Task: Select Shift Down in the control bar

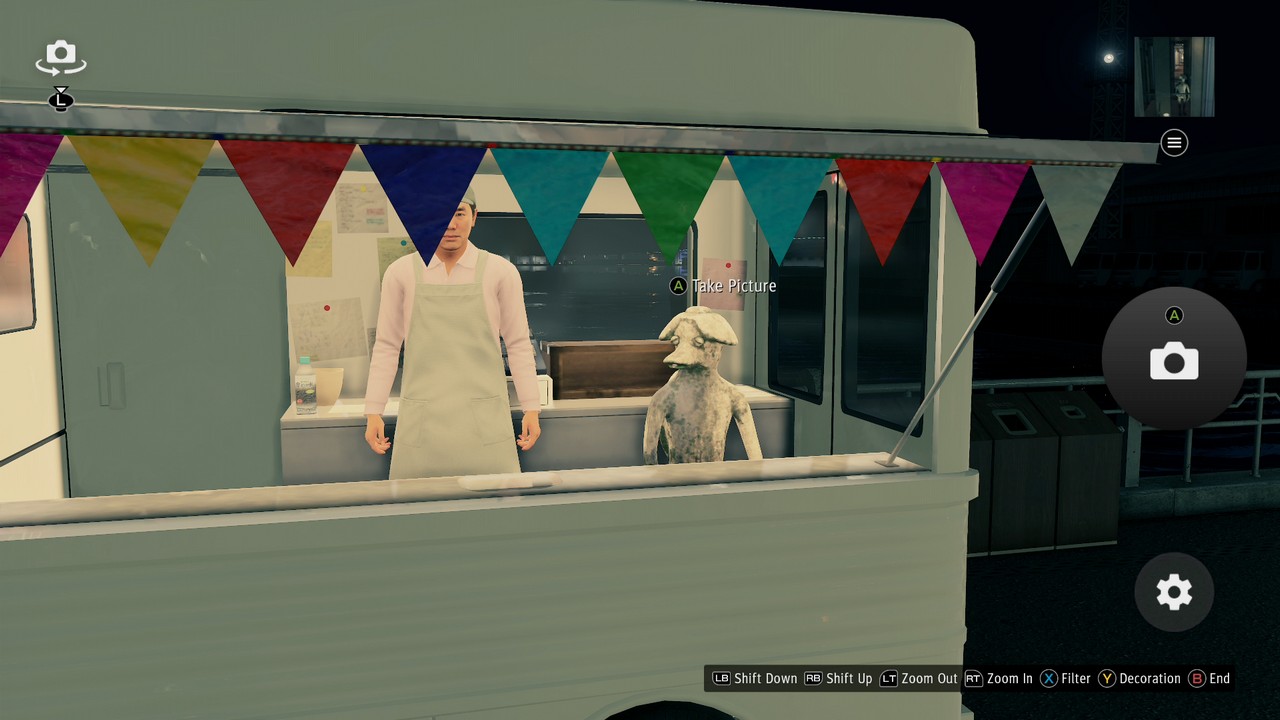Action: 764,678
